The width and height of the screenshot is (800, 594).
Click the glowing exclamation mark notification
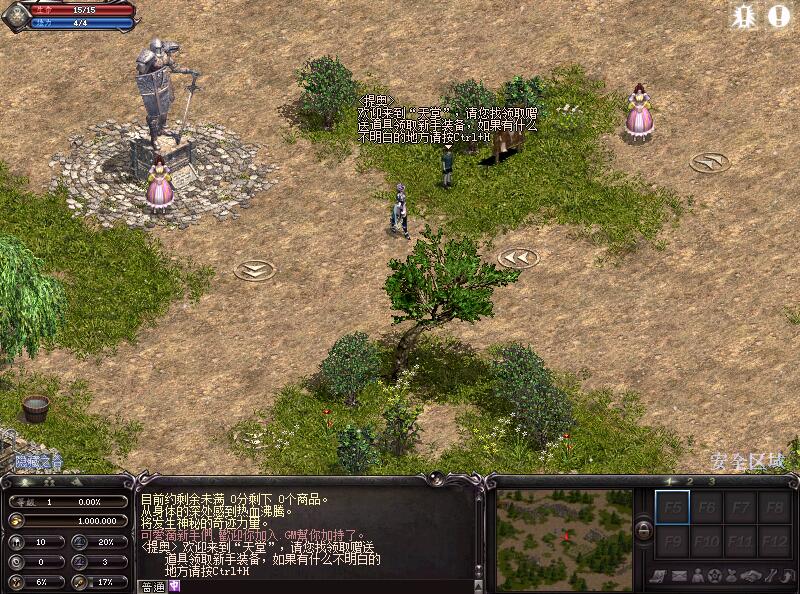coord(743,16)
